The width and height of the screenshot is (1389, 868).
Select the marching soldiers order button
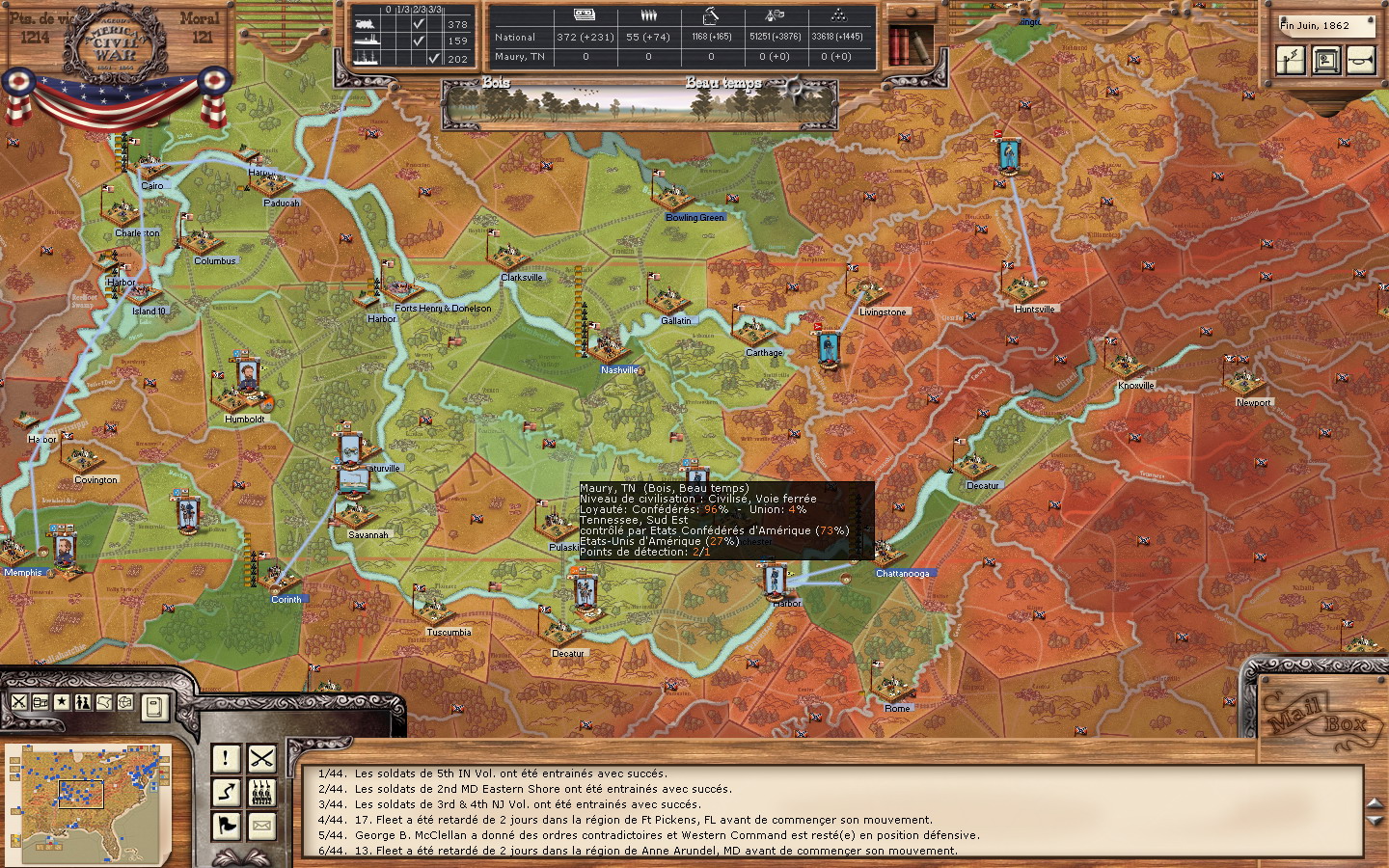[x=261, y=792]
